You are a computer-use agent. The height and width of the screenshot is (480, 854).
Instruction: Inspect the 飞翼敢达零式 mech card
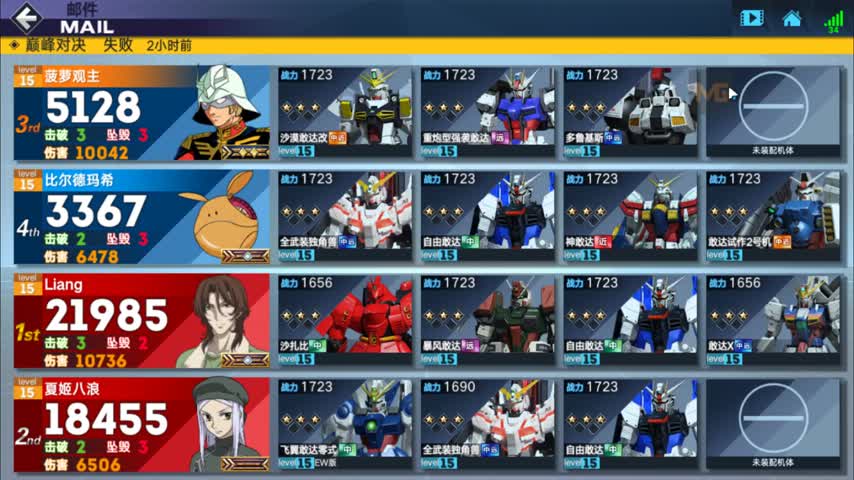coord(345,425)
